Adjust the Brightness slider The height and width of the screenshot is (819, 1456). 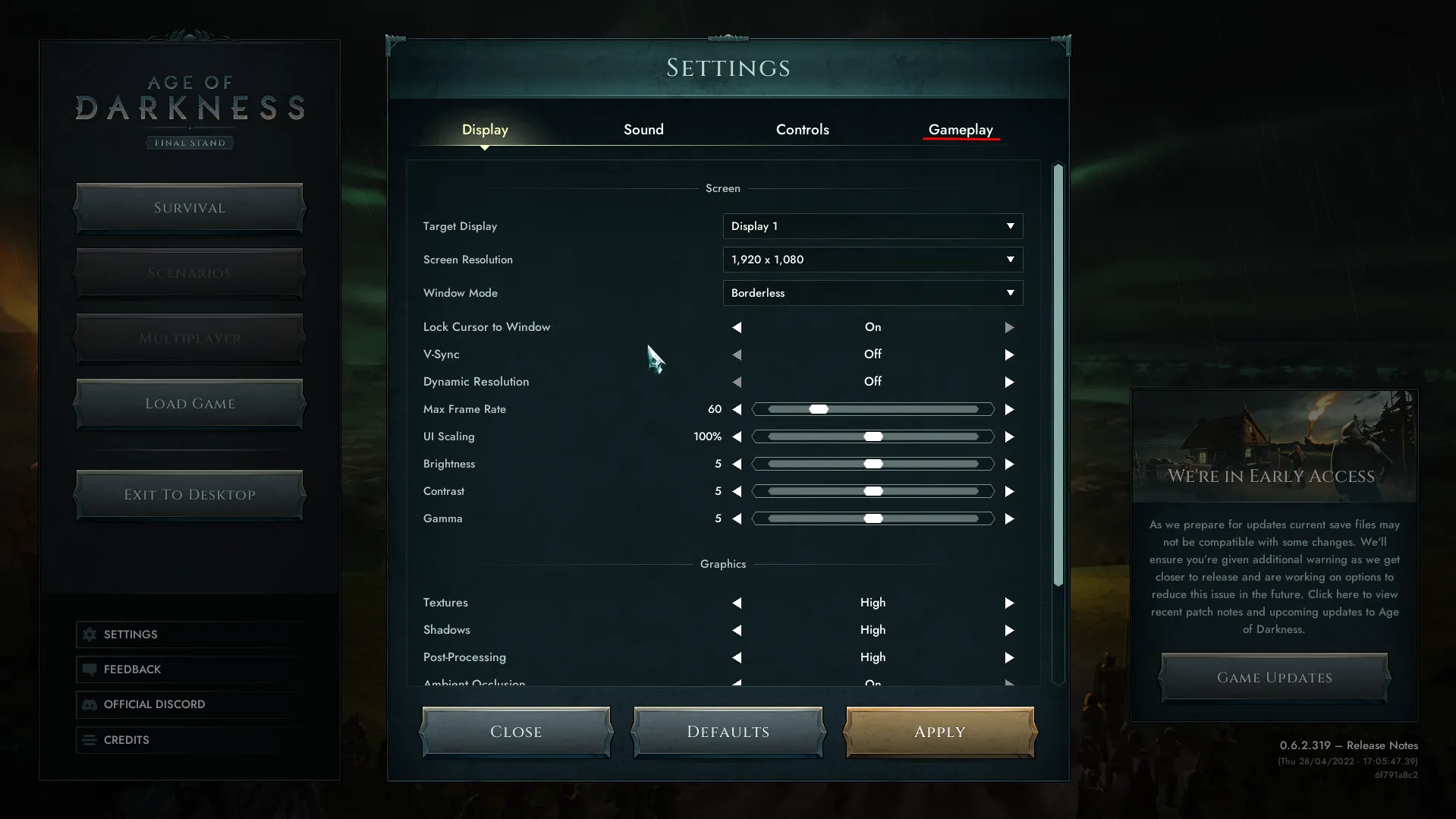tap(873, 464)
